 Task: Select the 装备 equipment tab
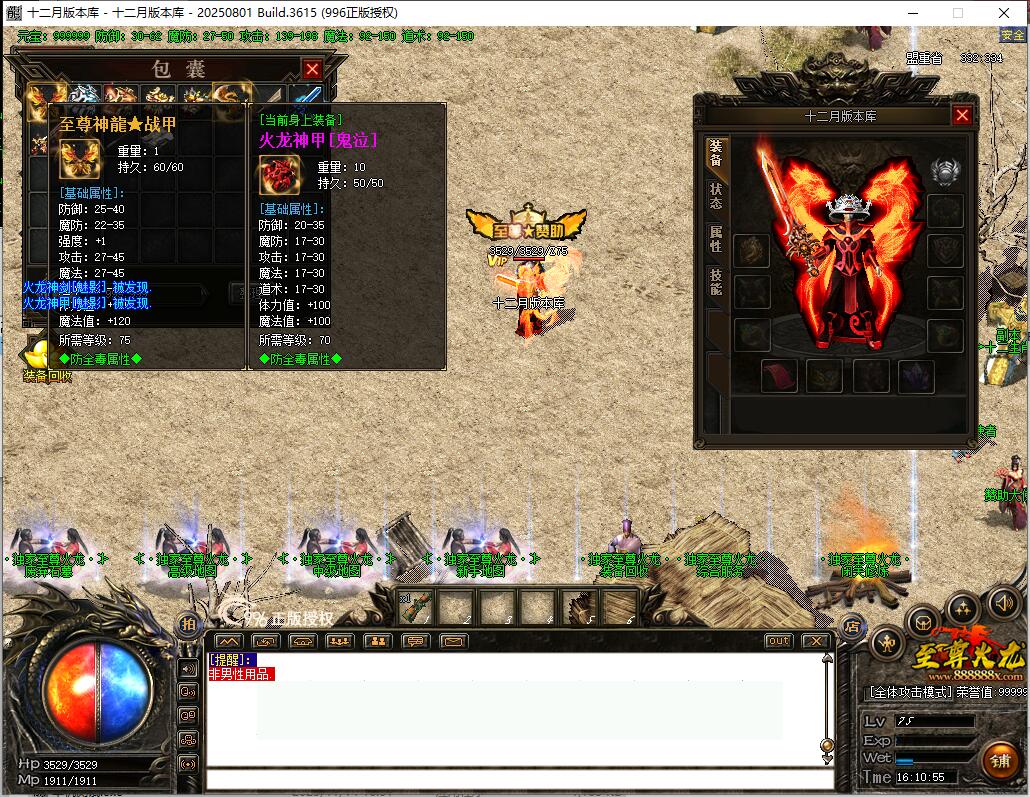coord(716,152)
